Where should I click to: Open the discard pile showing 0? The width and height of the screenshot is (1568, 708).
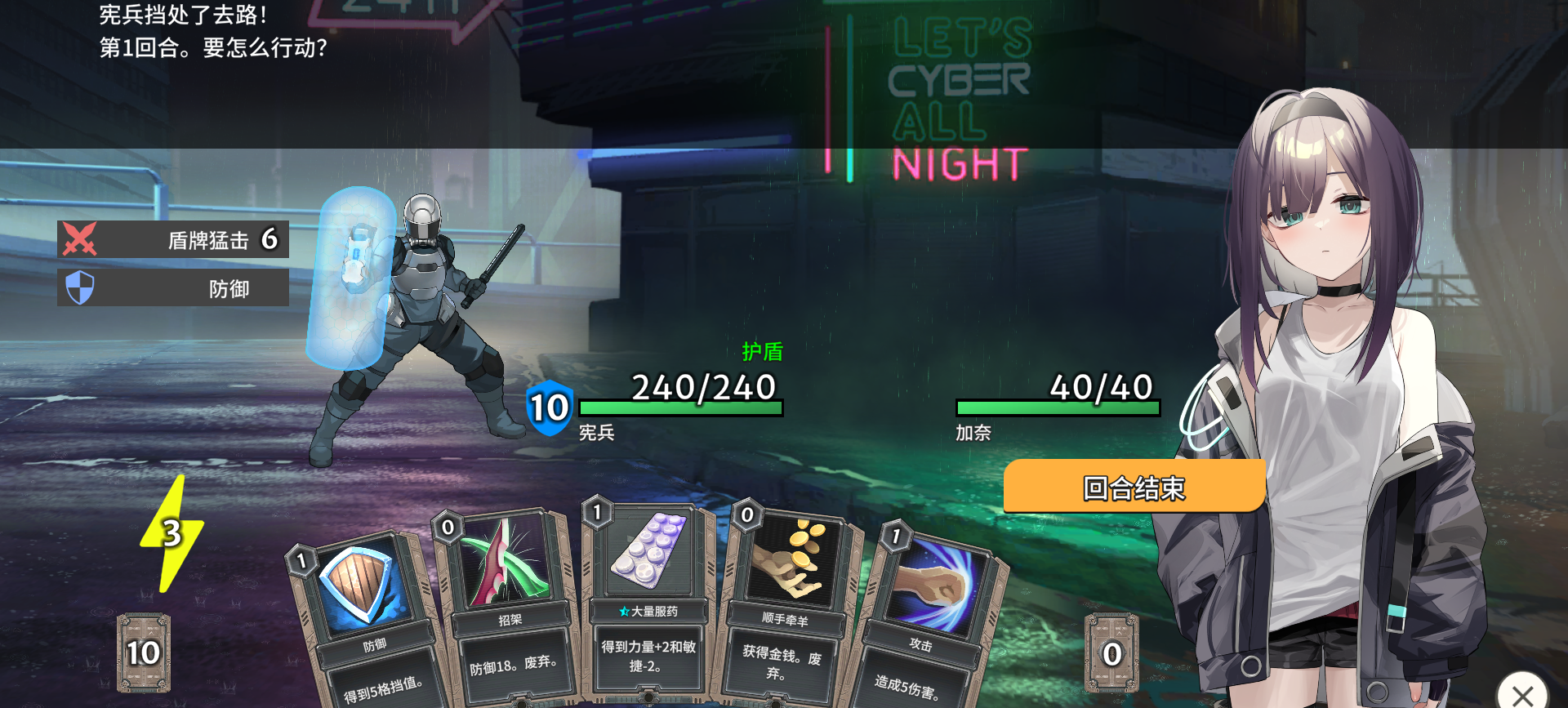[1111, 652]
